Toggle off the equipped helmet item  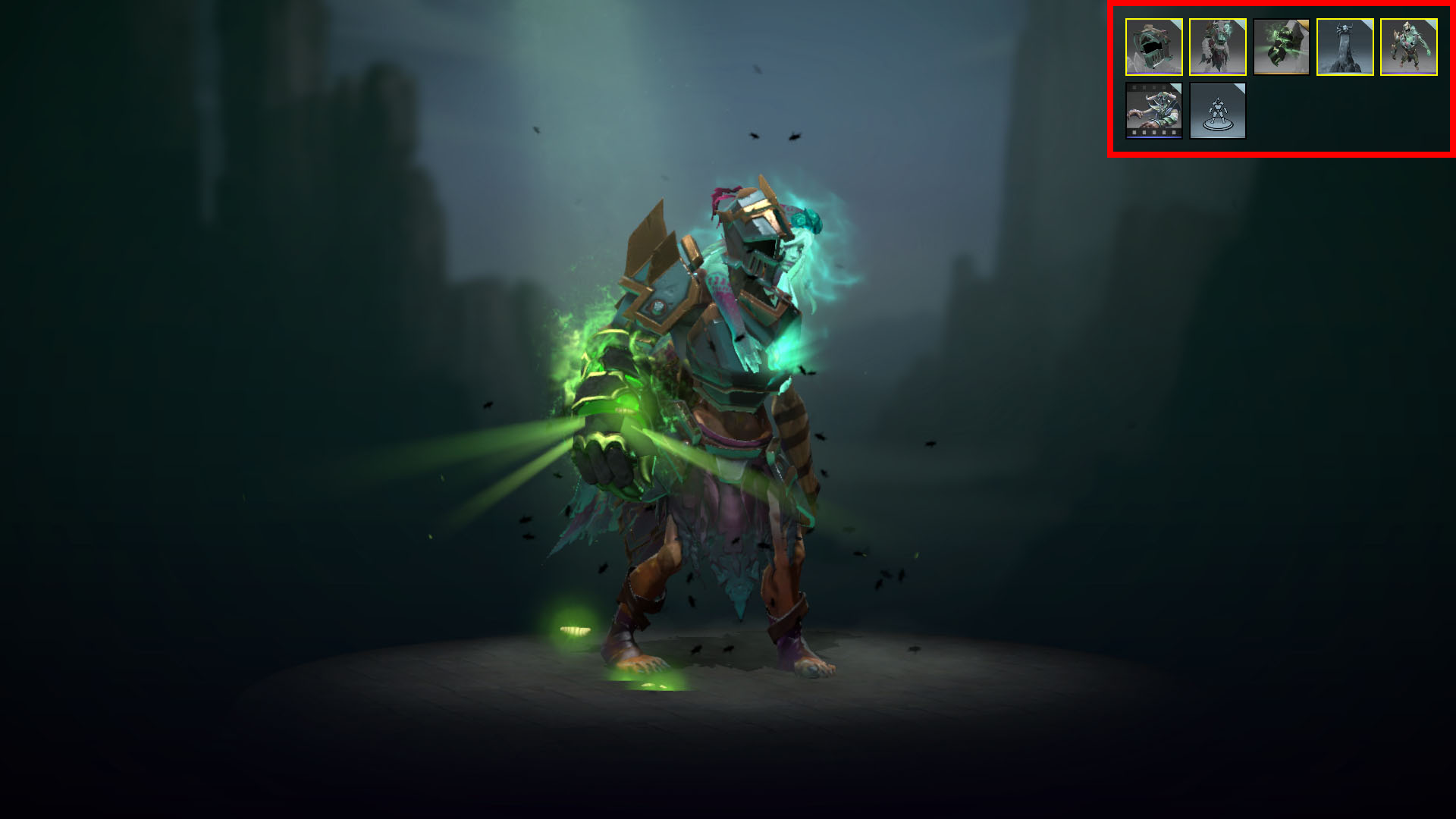click(1152, 47)
